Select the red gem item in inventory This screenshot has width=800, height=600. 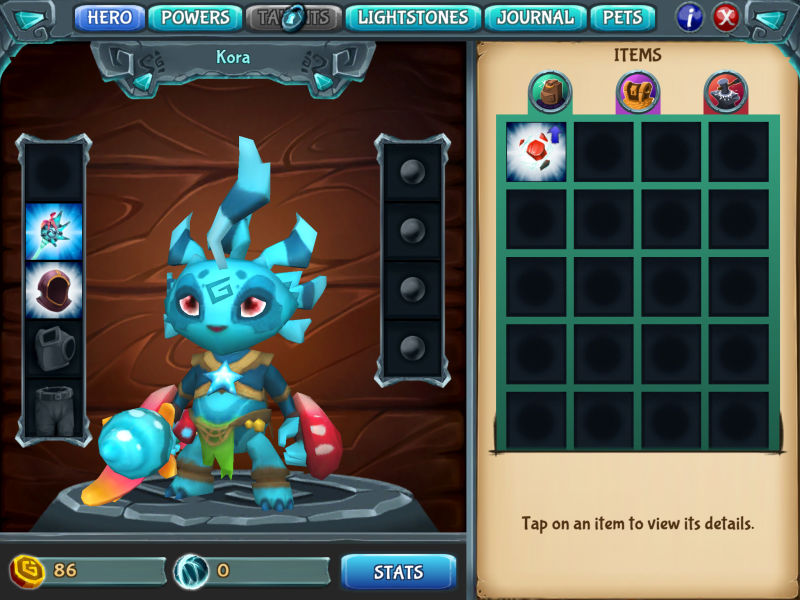(x=536, y=152)
